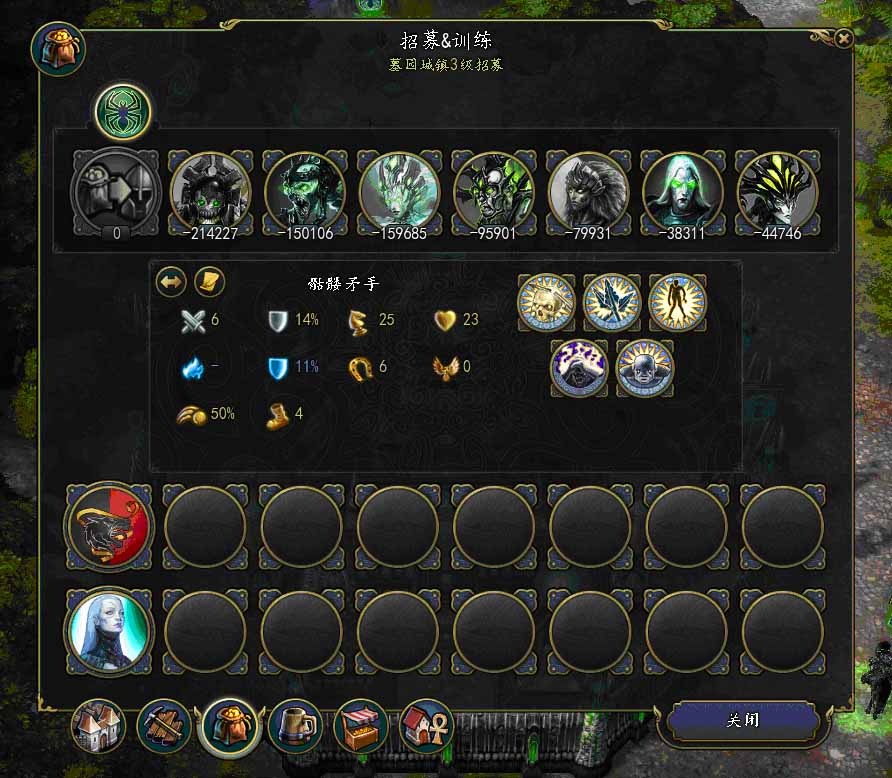Inspect the skull ability icon
The height and width of the screenshot is (778, 892).
point(545,301)
